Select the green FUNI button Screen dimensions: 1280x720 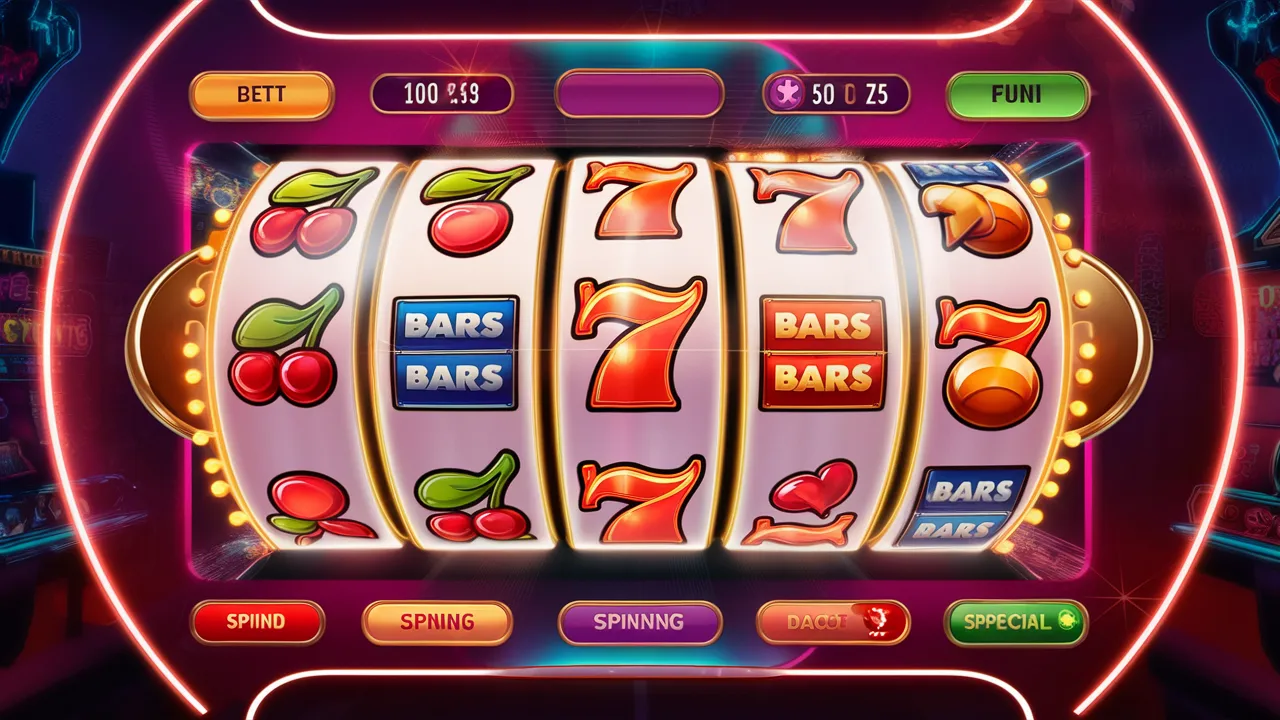tap(1017, 95)
